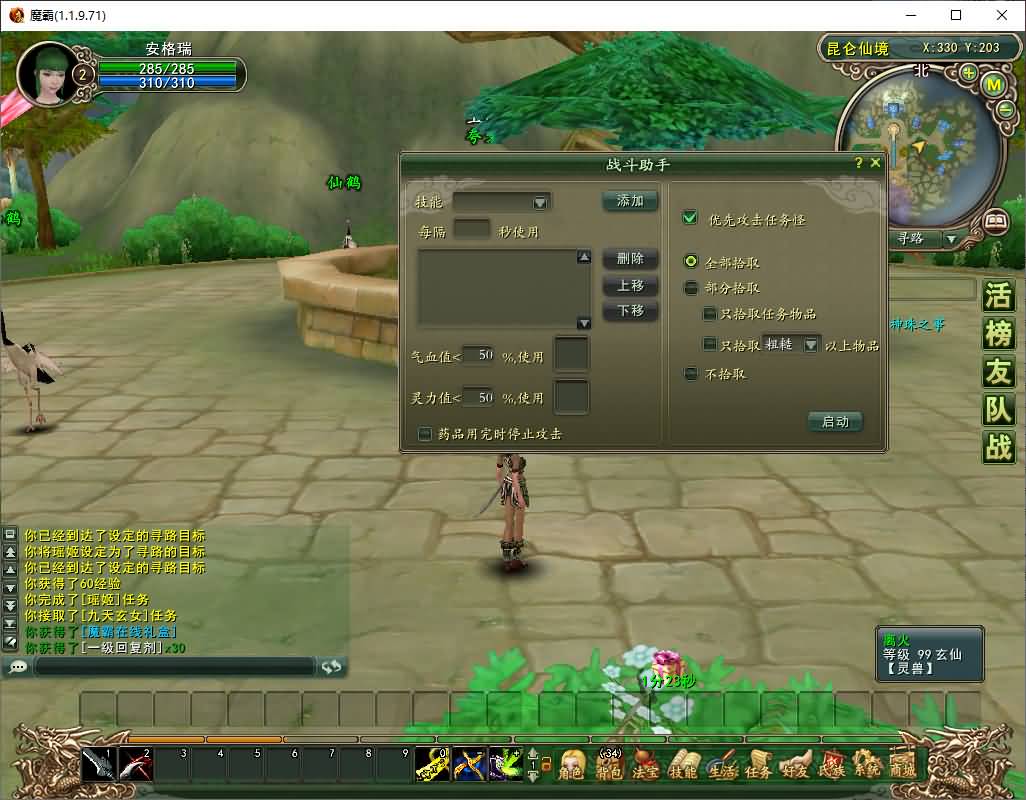The image size is (1026, 800).
Task: Click the 删除 button
Action: [630, 259]
